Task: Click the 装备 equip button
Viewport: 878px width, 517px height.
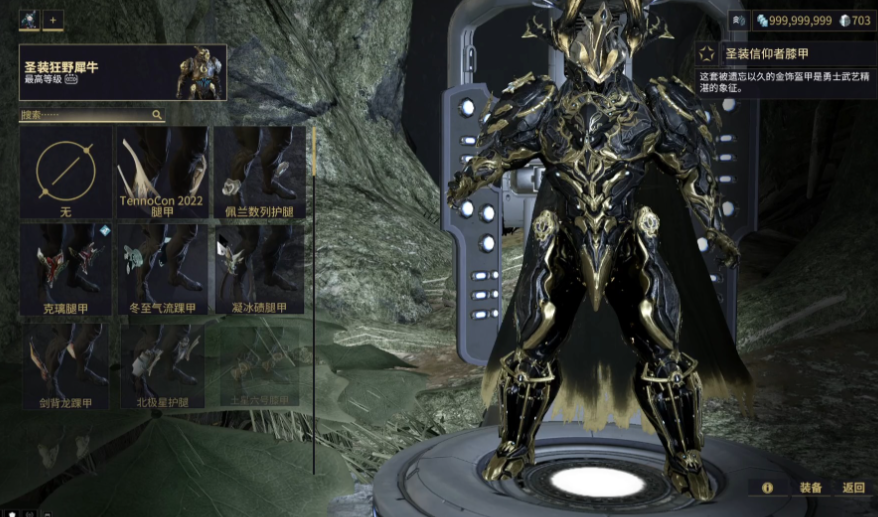Action: [810, 488]
